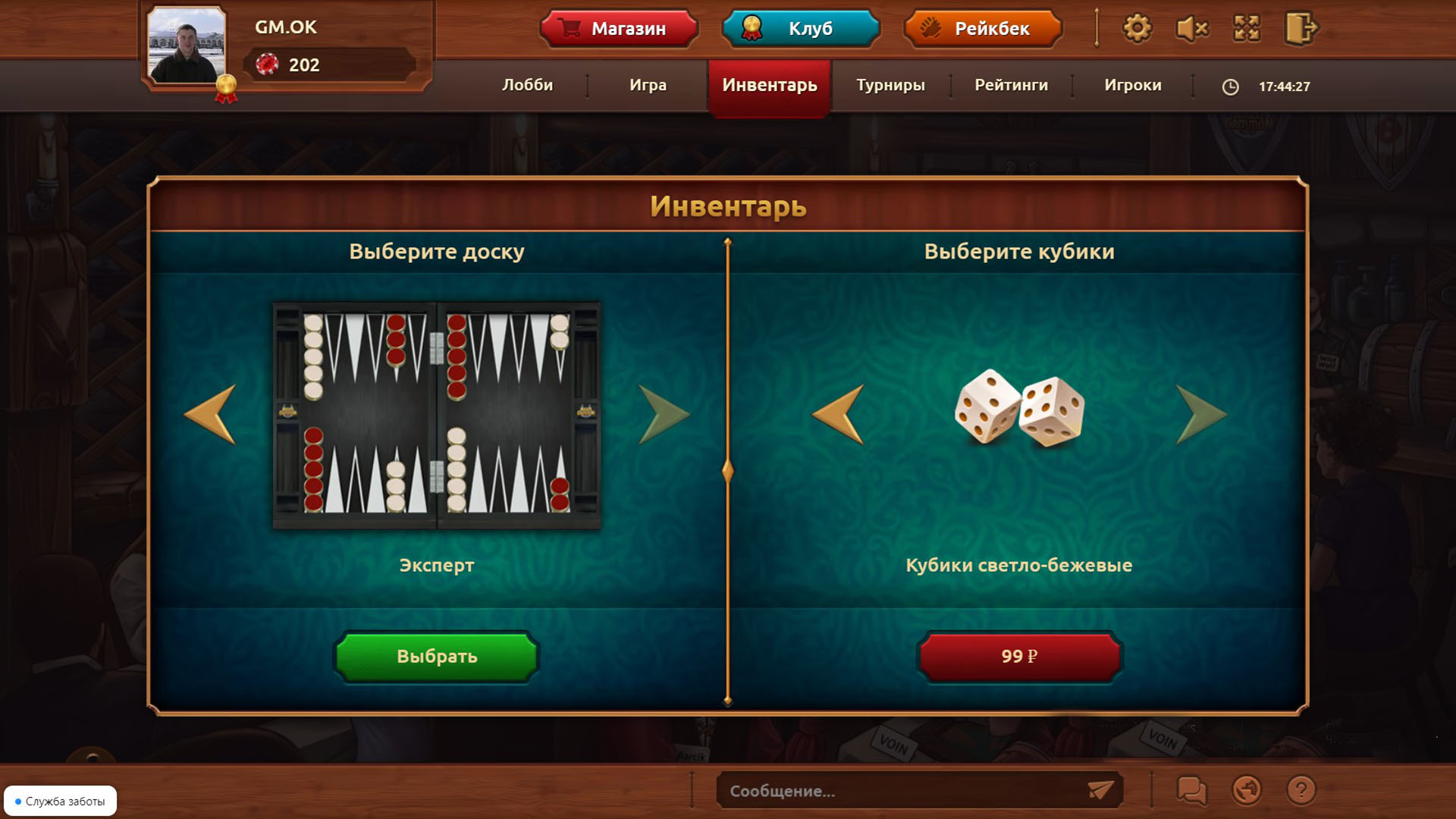This screenshot has width=1456, height=819.
Task: Switch to the Турниры tab
Action: coord(890,86)
